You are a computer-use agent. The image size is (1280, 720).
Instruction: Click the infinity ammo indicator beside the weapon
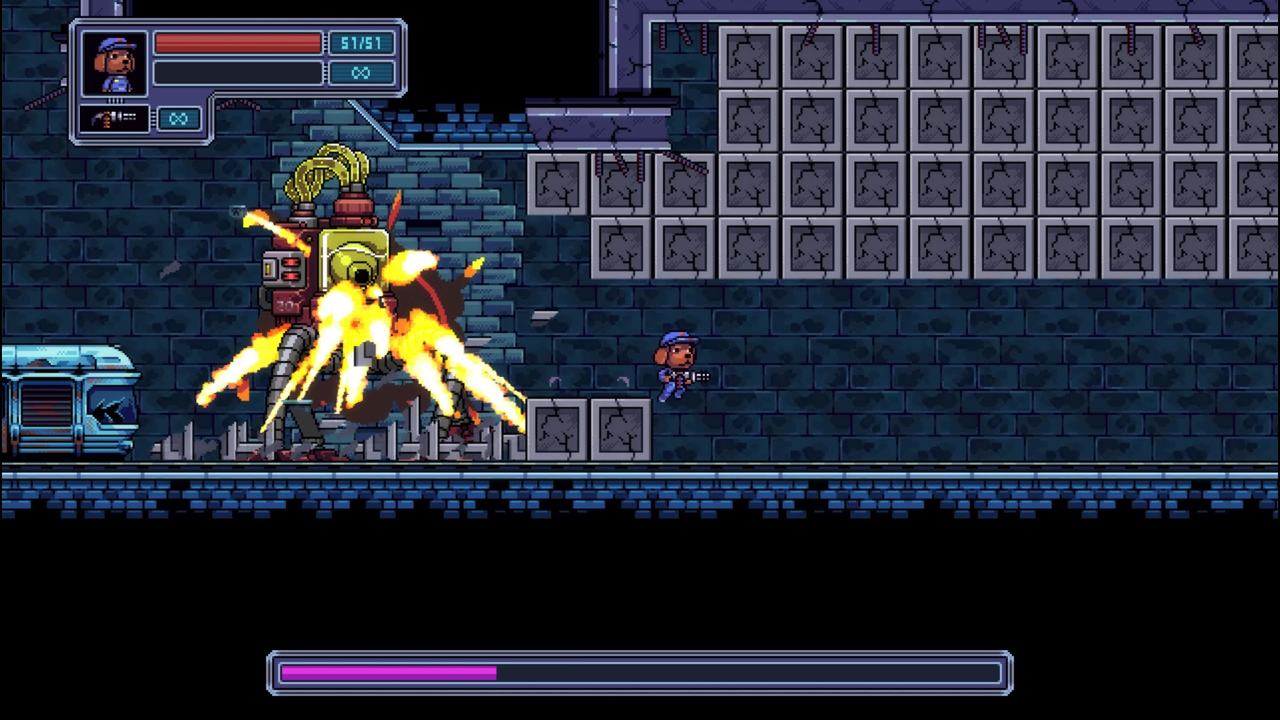tap(178, 119)
